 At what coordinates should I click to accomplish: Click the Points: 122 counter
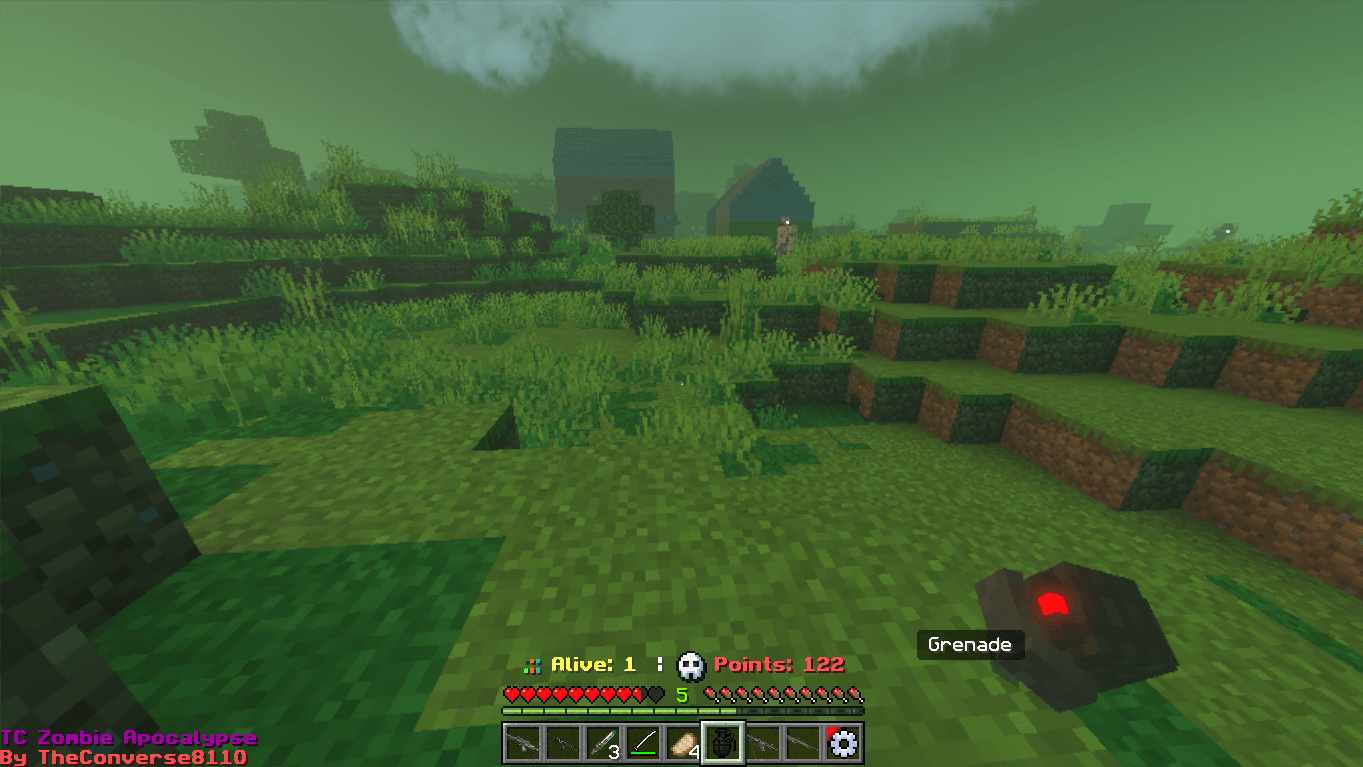pos(778,663)
